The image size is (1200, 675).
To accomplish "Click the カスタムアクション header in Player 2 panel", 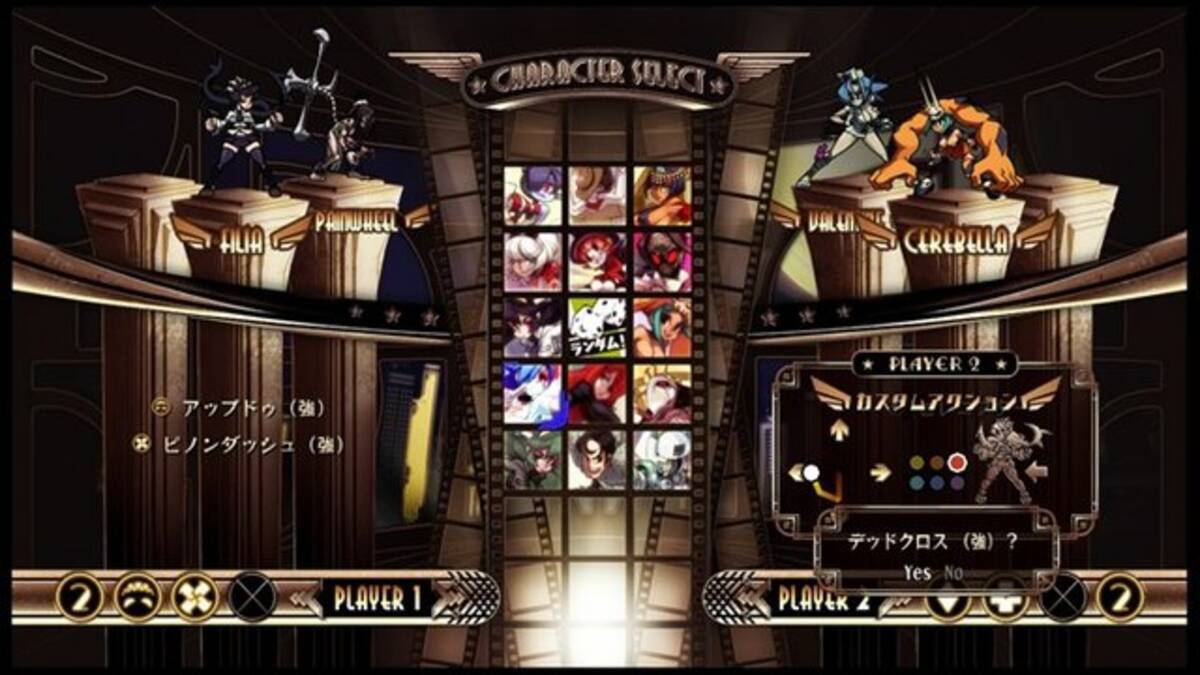I will (x=934, y=401).
